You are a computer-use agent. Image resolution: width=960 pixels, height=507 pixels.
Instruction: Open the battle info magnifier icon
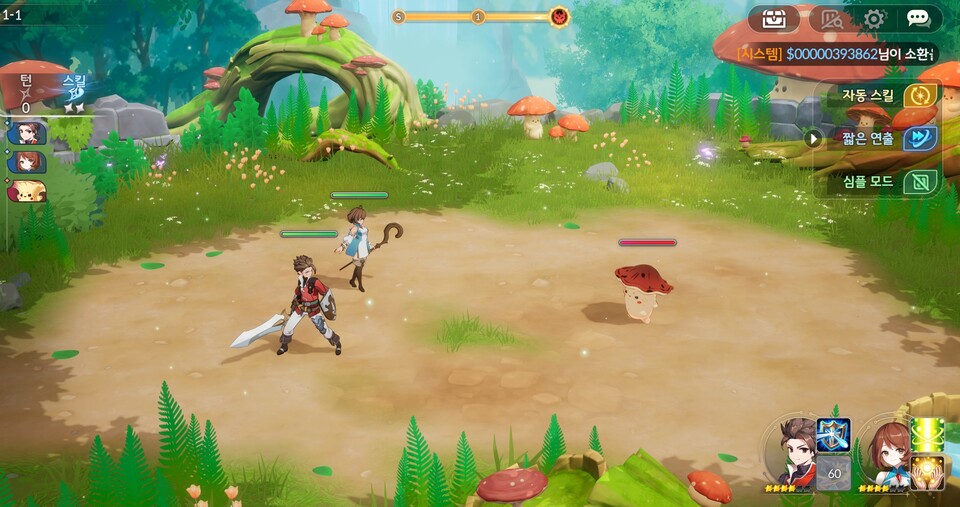[831, 18]
